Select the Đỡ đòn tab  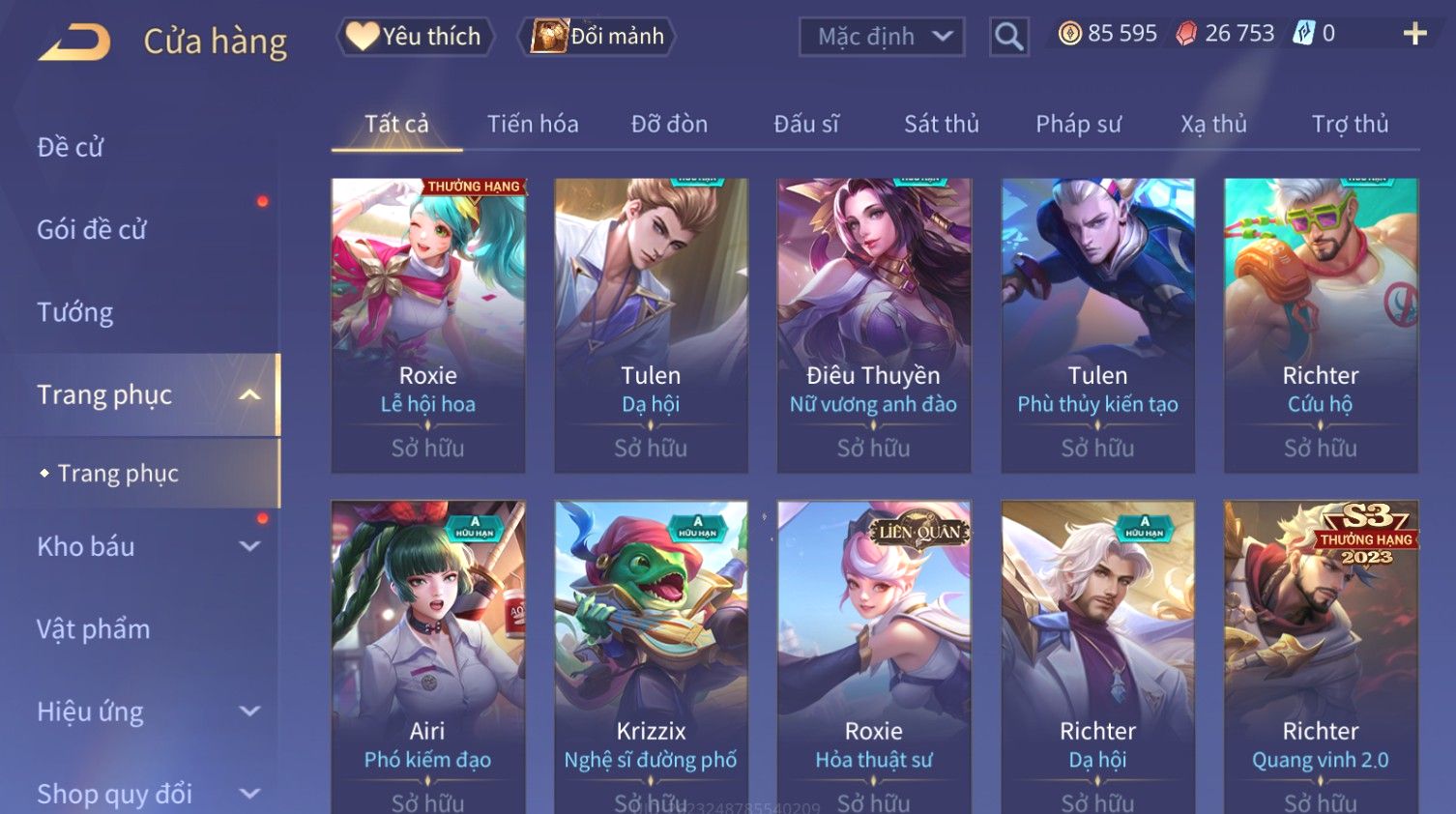pyautogui.click(x=669, y=124)
